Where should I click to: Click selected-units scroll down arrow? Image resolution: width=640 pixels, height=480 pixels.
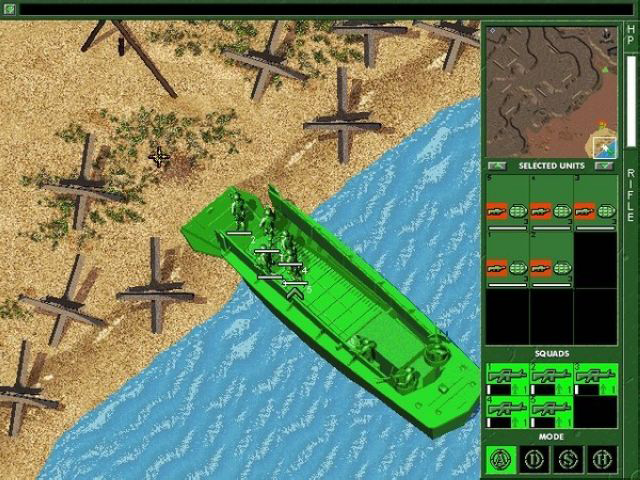pyautogui.click(x=603, y=165)
